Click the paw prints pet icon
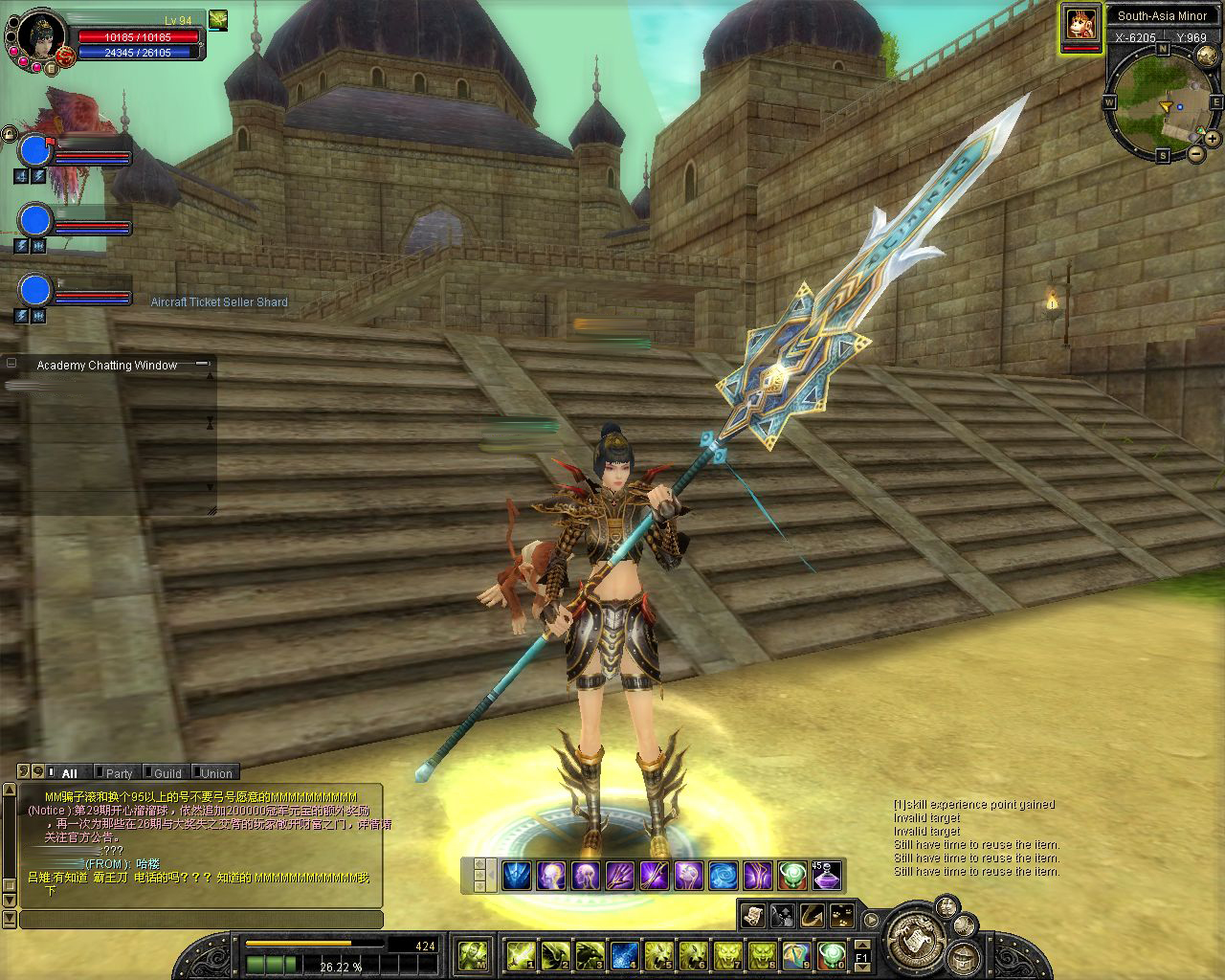1225x980 pixels. (x=842, y=916)
